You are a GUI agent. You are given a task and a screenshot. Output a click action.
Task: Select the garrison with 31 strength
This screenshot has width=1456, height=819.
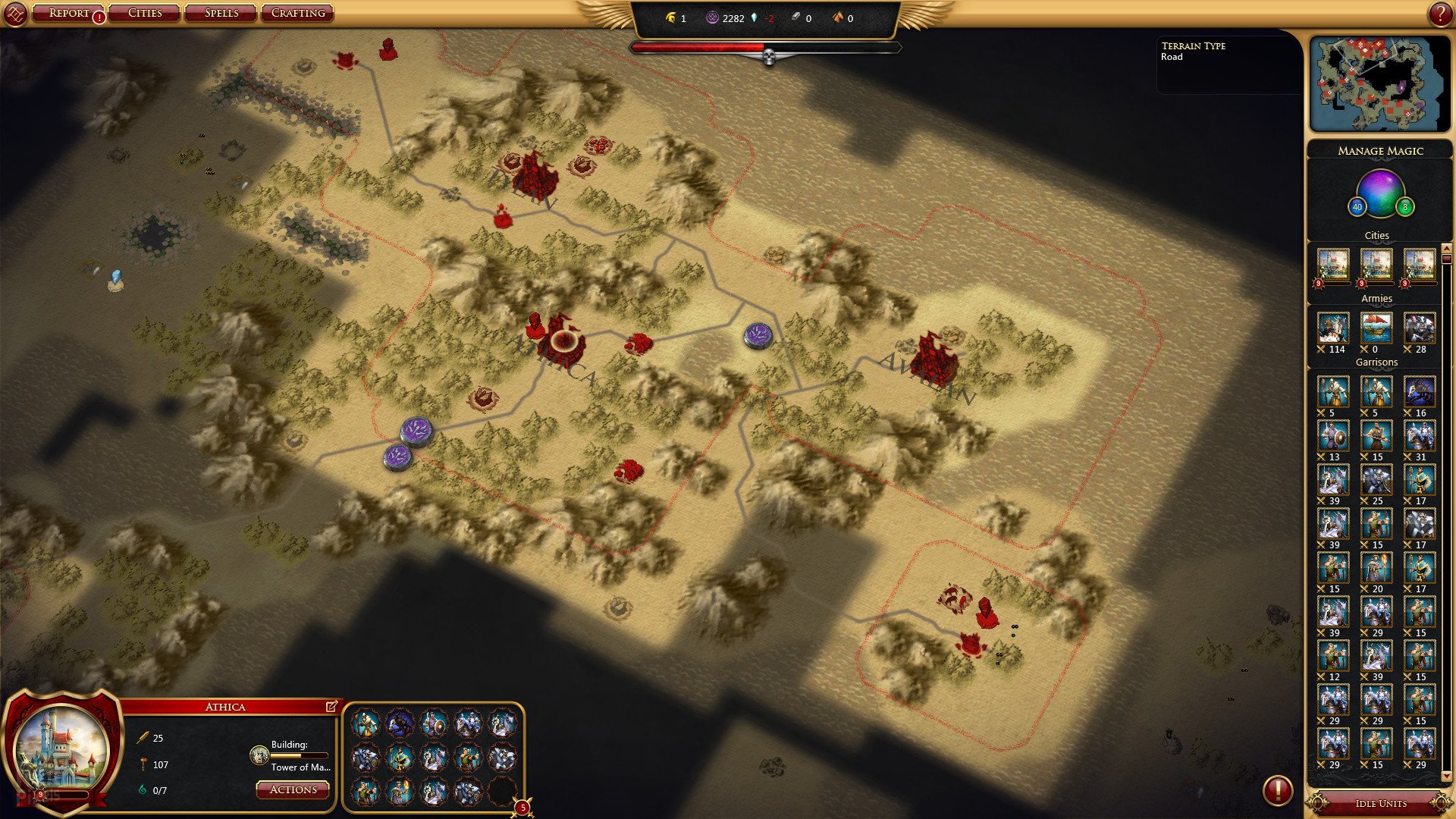1420,437
